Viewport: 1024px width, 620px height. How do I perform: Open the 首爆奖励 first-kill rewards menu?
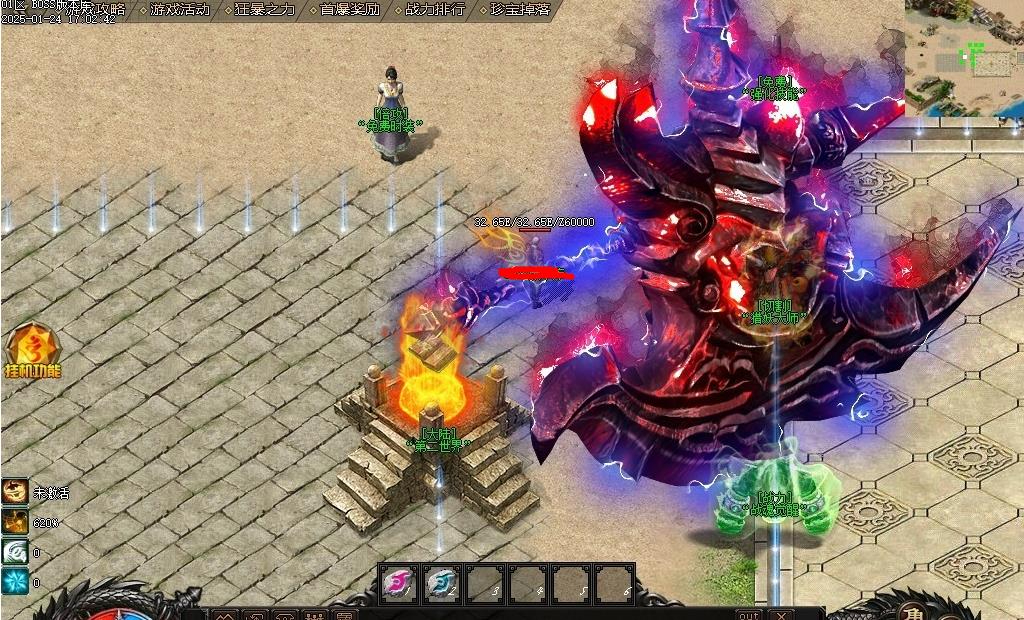pyautogui.click(x=350, y=10)
